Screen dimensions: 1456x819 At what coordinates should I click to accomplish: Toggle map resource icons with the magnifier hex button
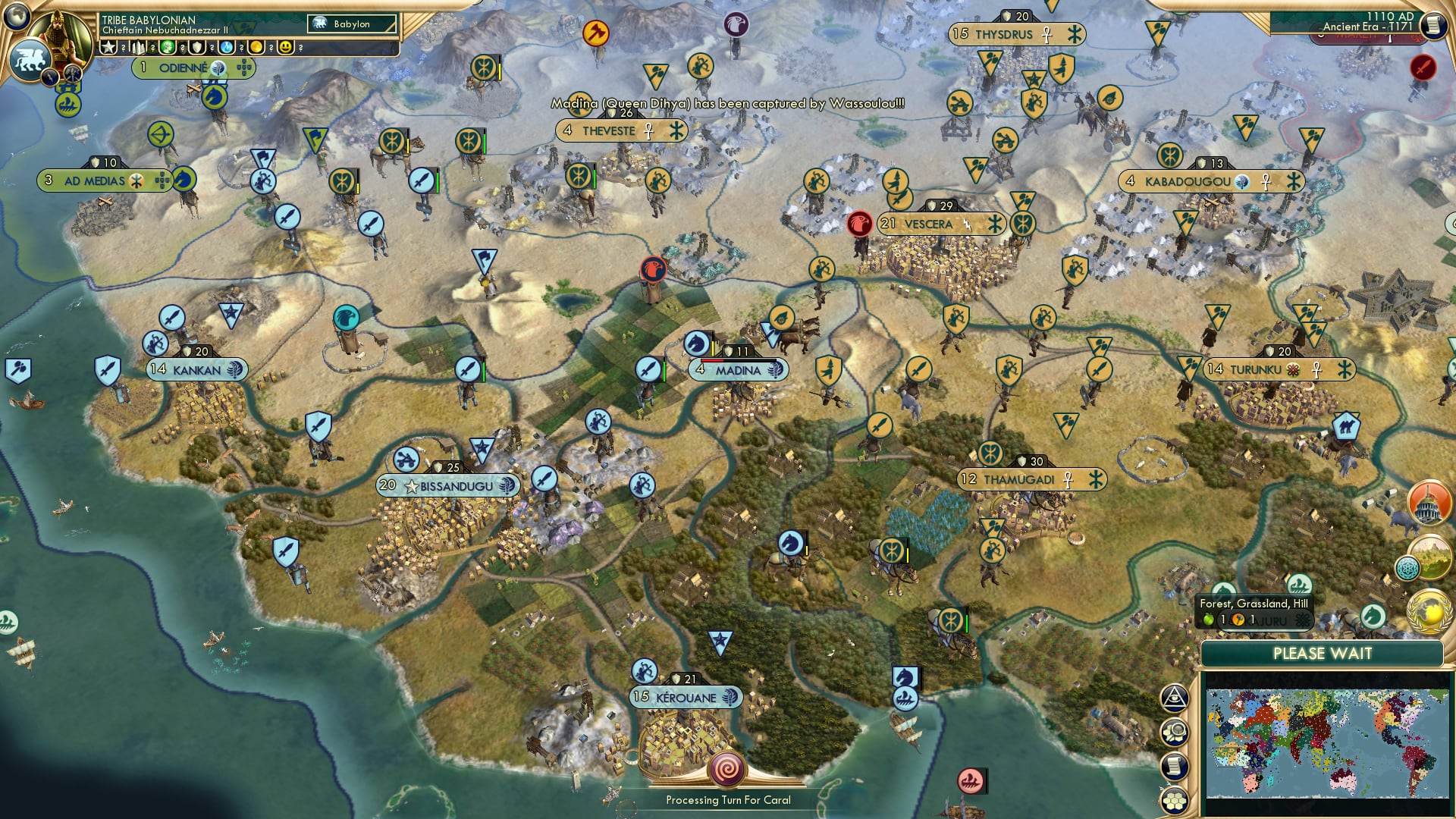point(1175,732)
